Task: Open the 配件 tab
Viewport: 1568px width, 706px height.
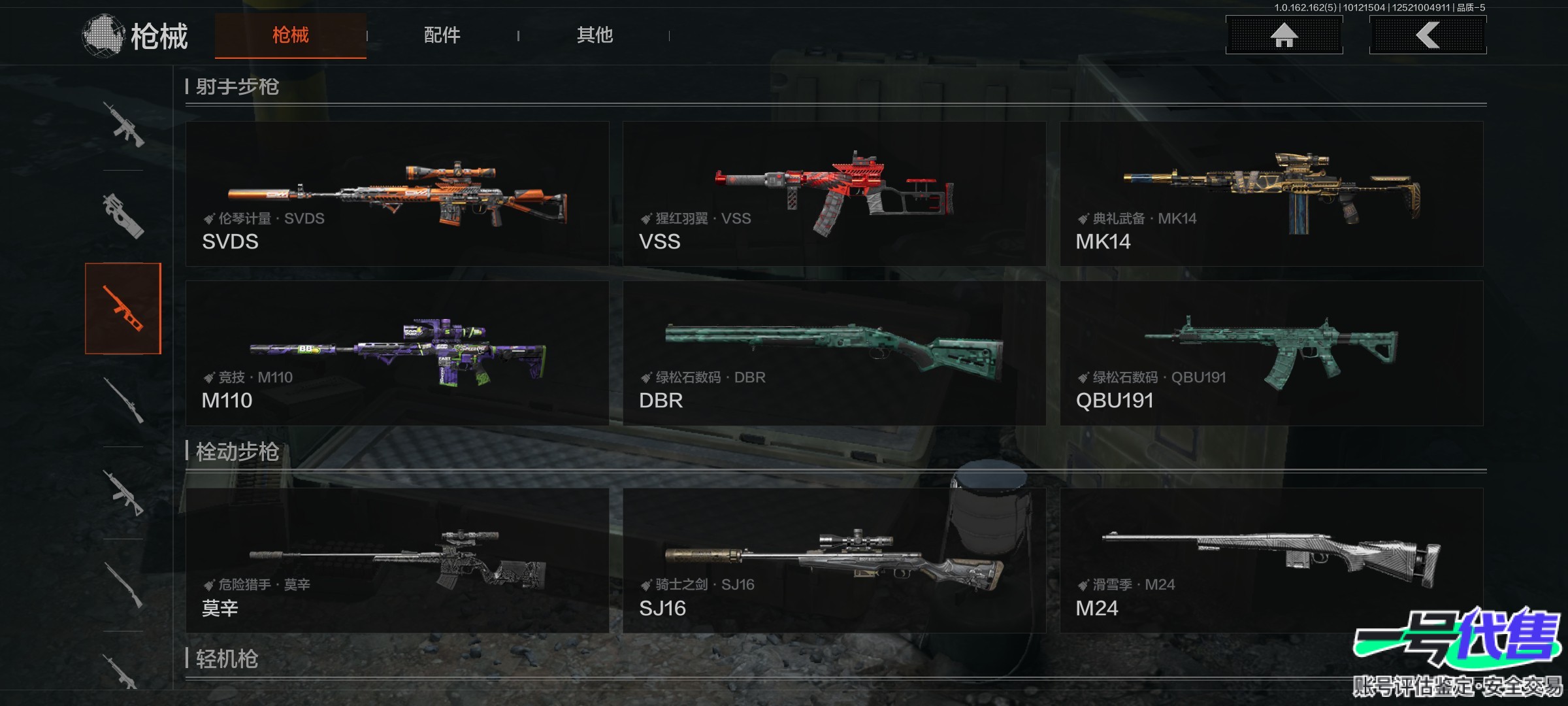Action: coord(442,35)
